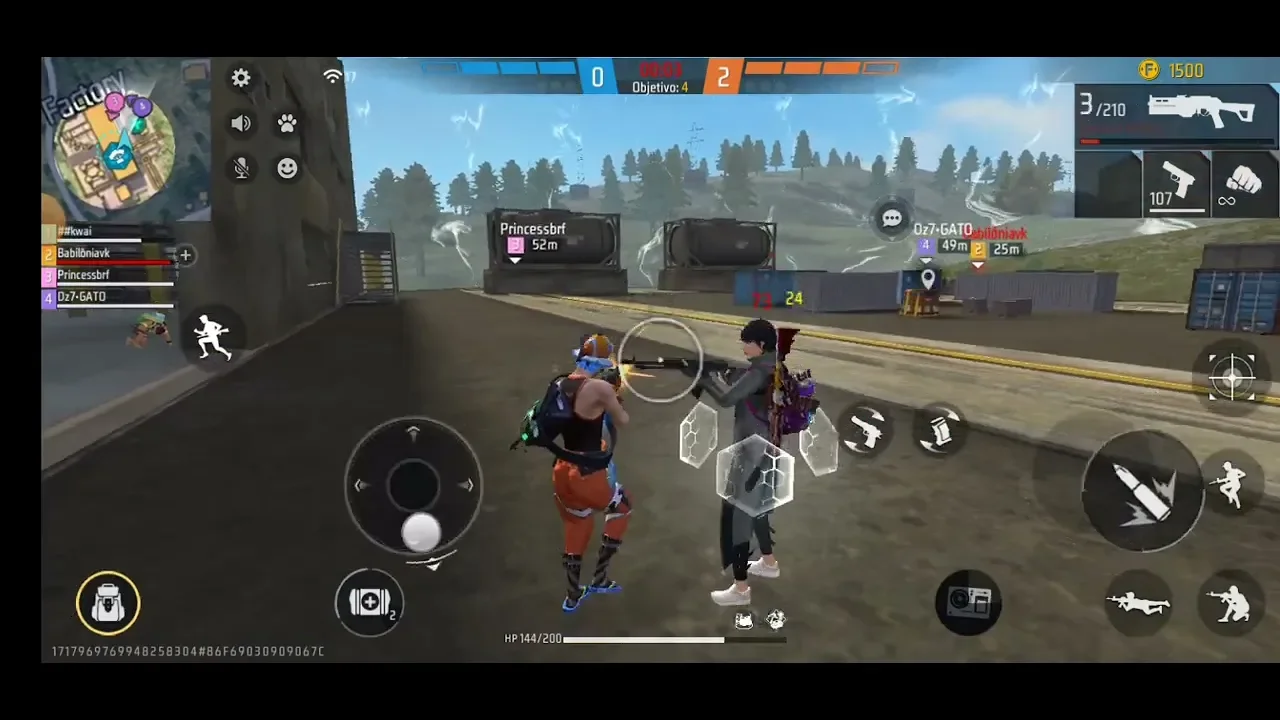Tap the bullet fire button
Viewport: 1280px width, 720px height.
[x=1143, y=492]
